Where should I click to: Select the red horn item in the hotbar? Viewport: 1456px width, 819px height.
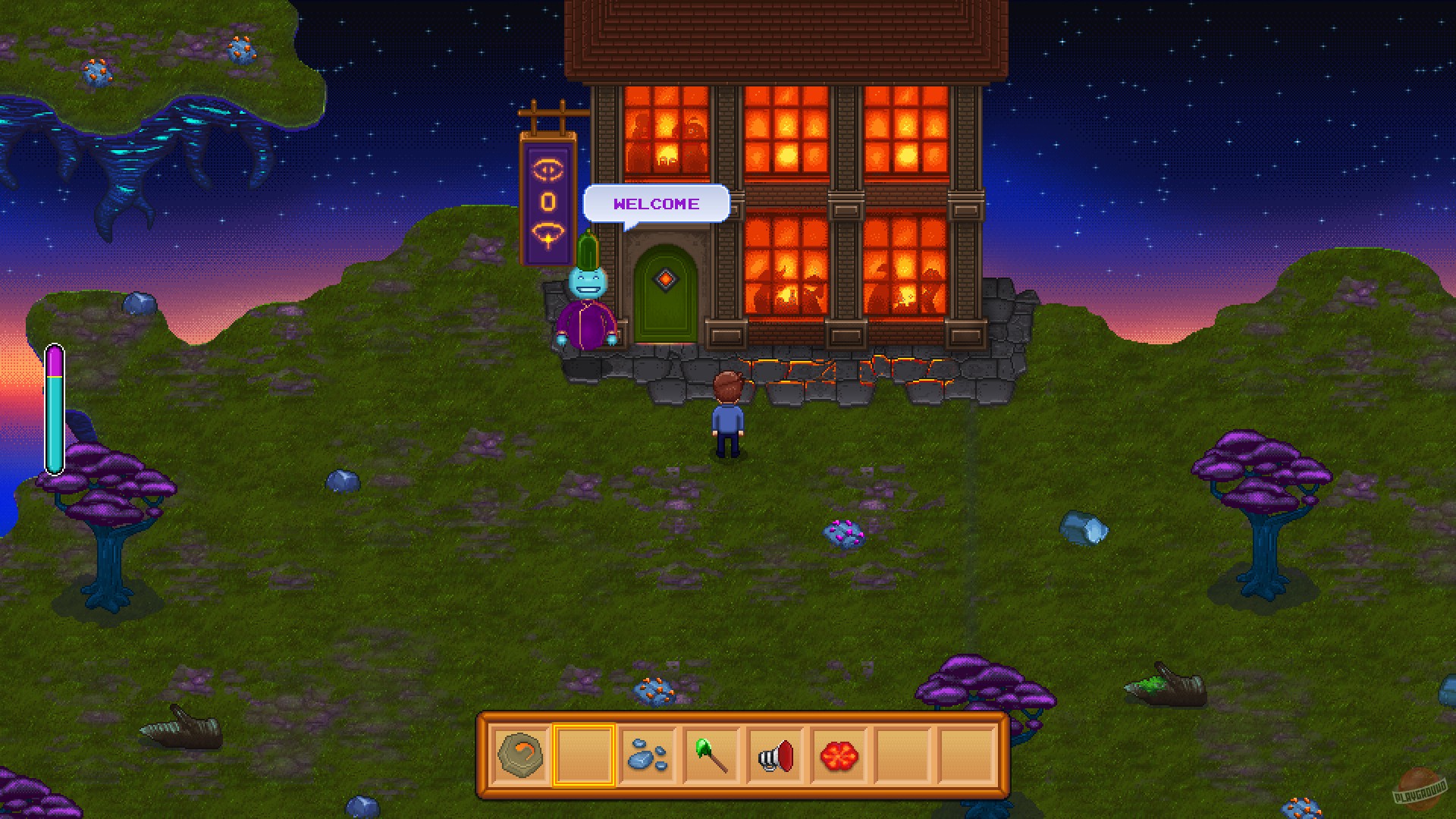774,756
